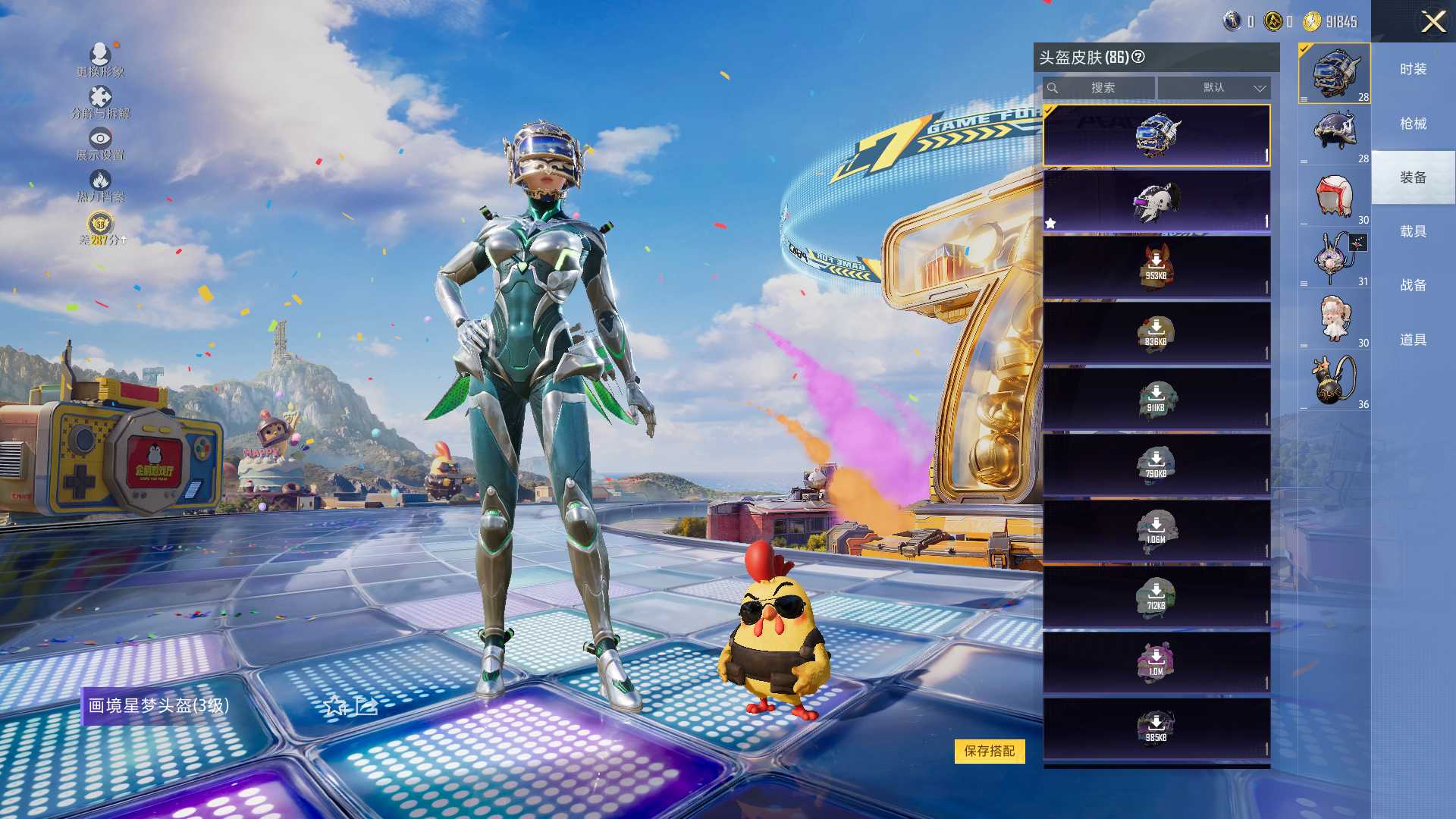Open the 战备 tab
The height and width of the screenshot is (819, 1456).
click(x=1413, y=285)
